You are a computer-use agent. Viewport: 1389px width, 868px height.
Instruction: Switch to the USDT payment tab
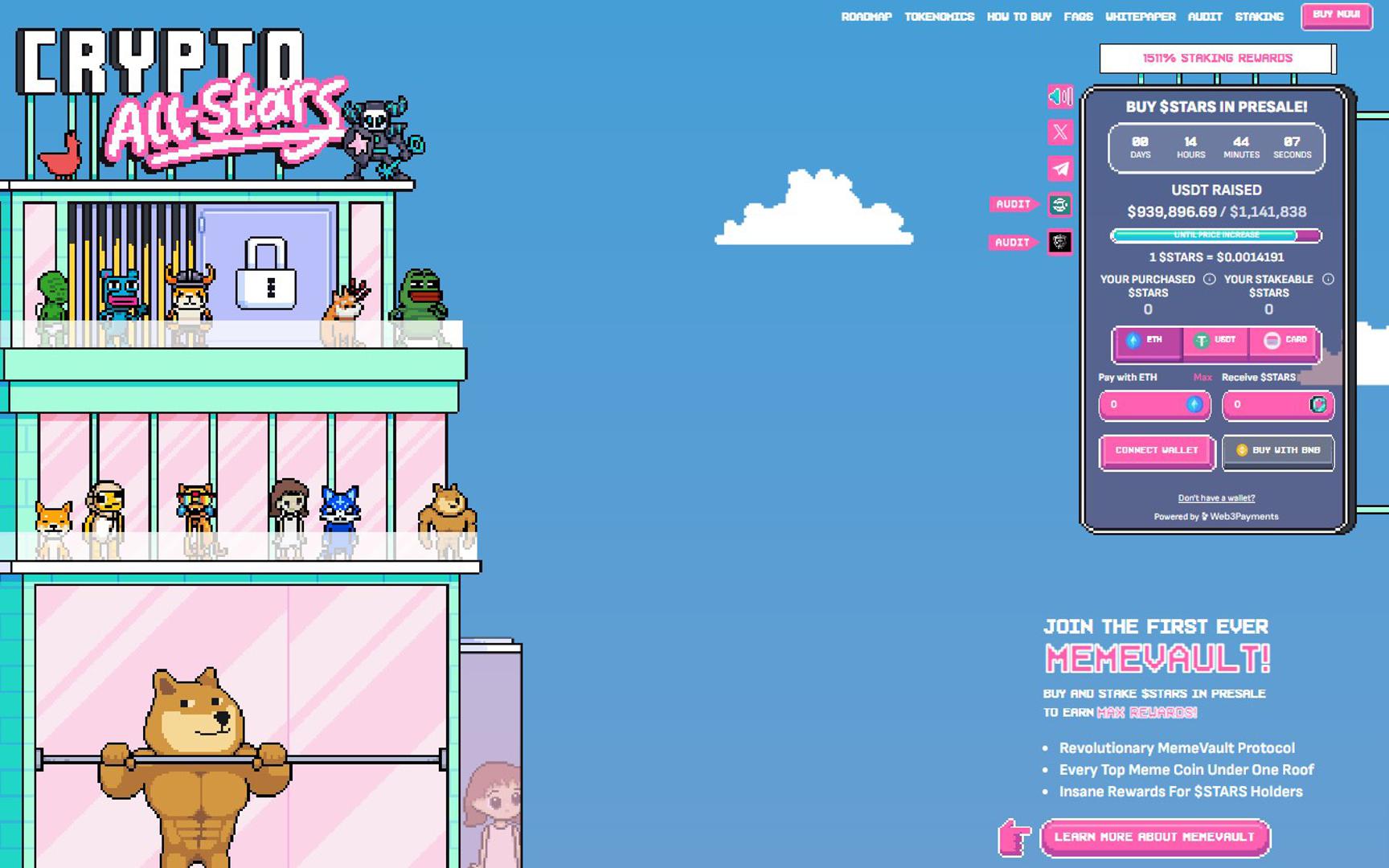(x=1215, y=341)
